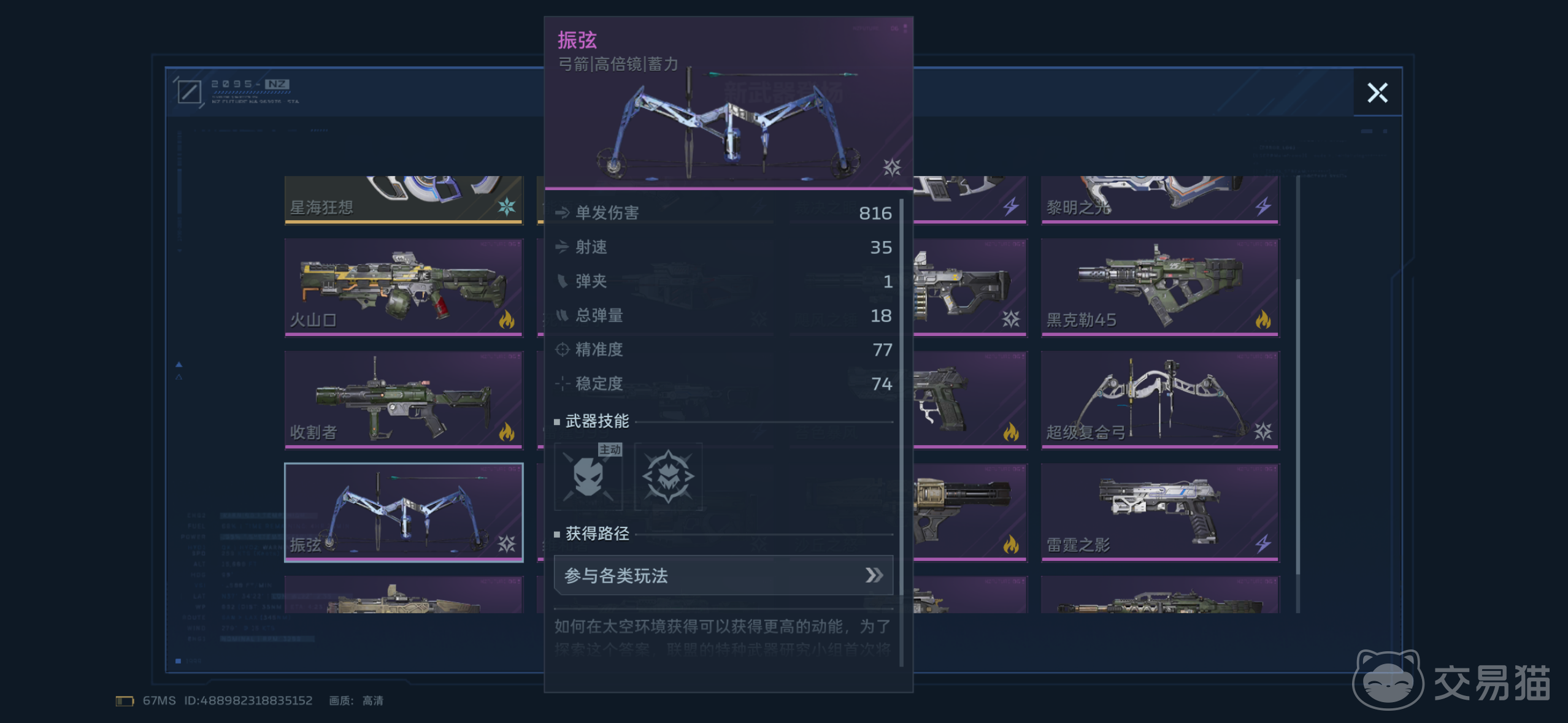The height and width of the screenshot is (723, 1568).
Task: Select the 收割者 weapon thumbnail
Action: pyautogui.click(x=403, y=399)
